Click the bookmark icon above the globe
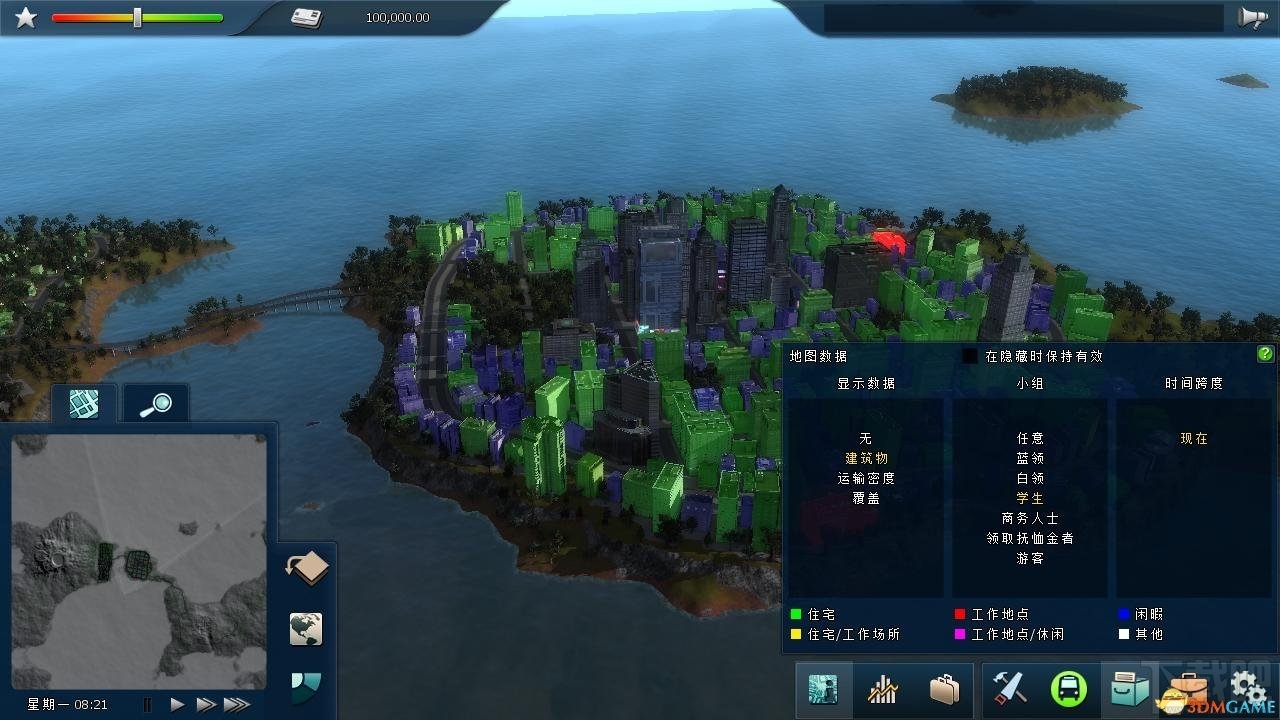The height and width of the screenshot is (720, 1280). 305,568
